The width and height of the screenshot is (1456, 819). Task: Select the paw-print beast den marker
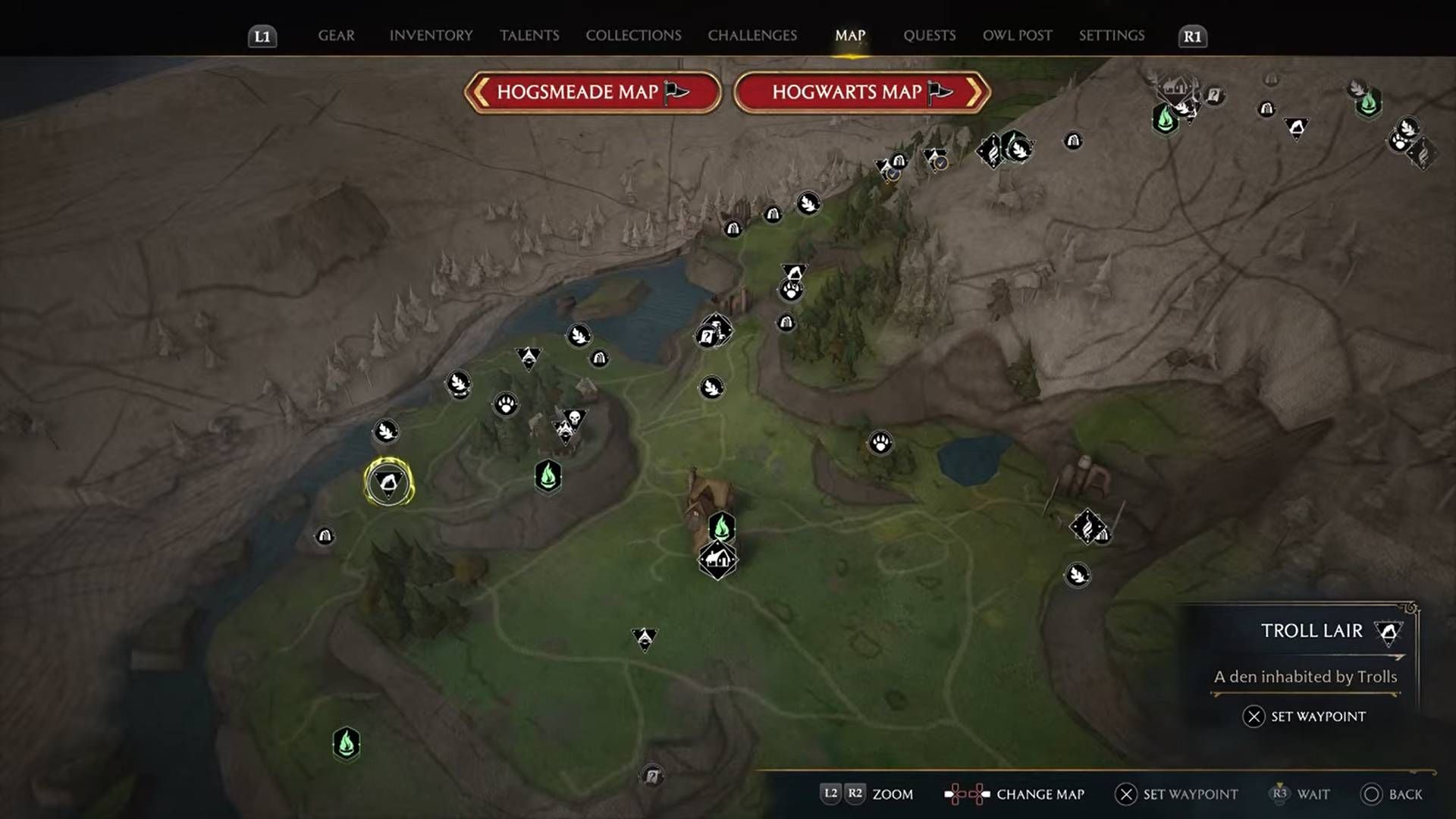pos(506,406)
